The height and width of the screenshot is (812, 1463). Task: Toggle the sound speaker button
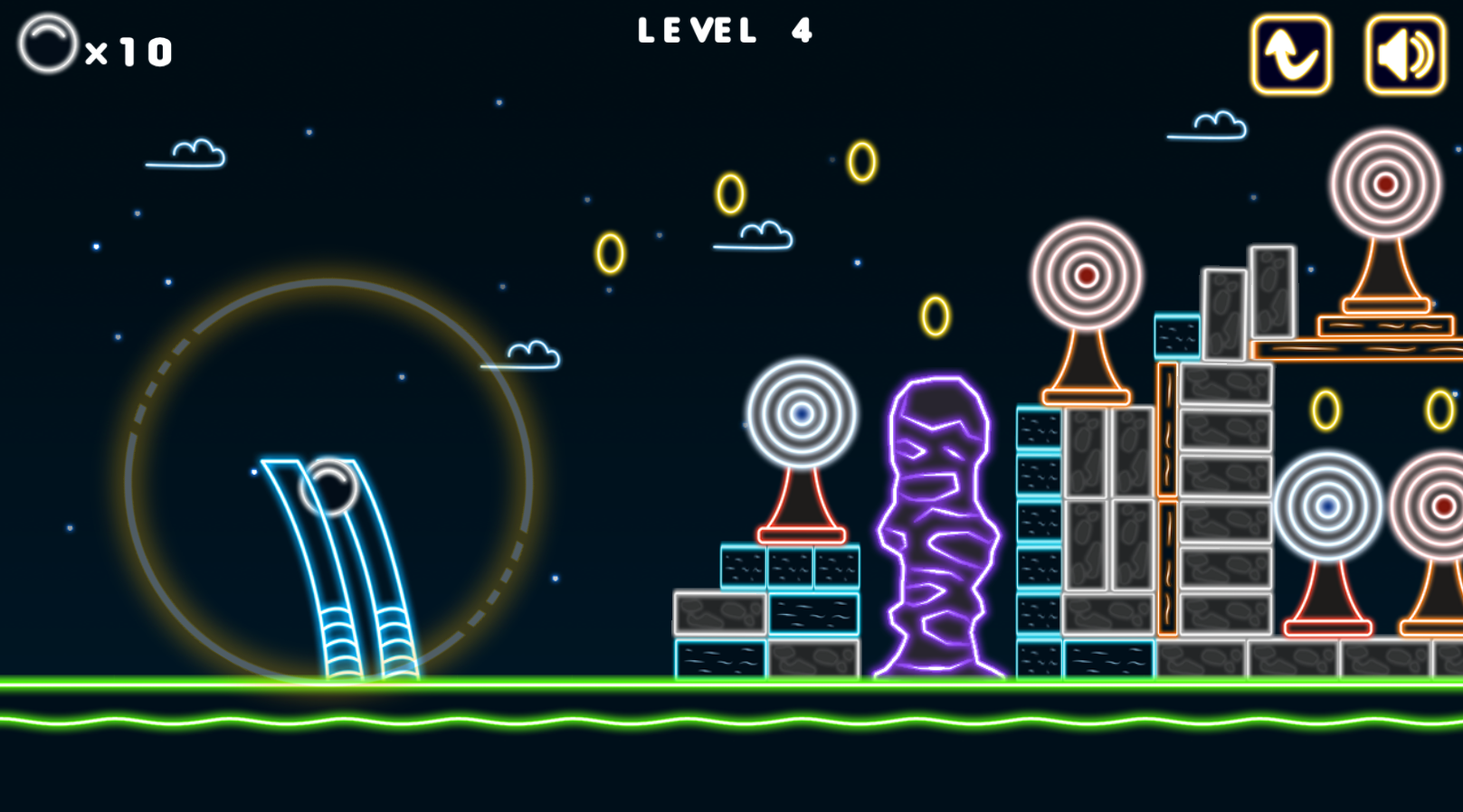(x=1405, y=55)
